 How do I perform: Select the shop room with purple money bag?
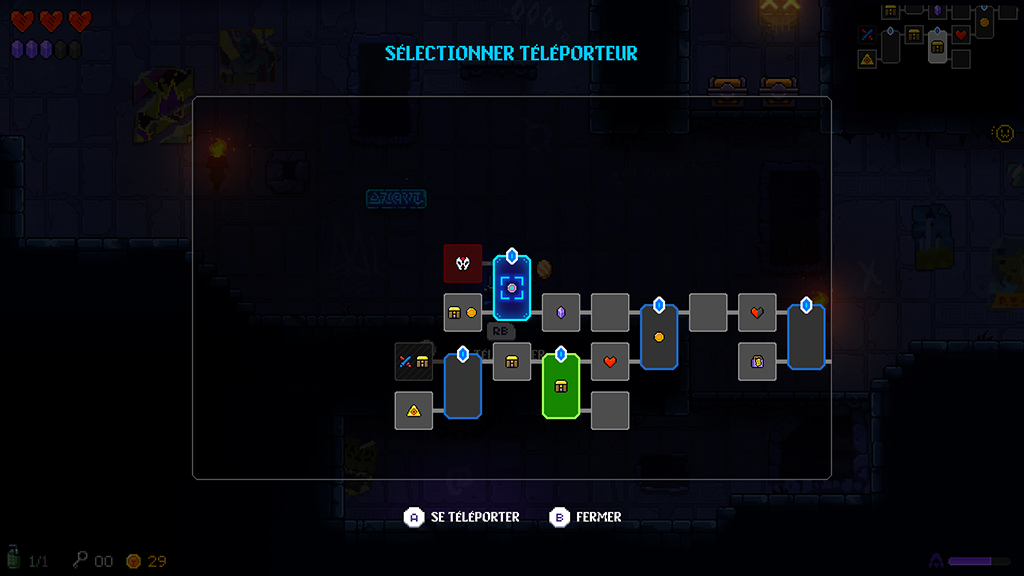pyautogui.click(x=757, y=361)
